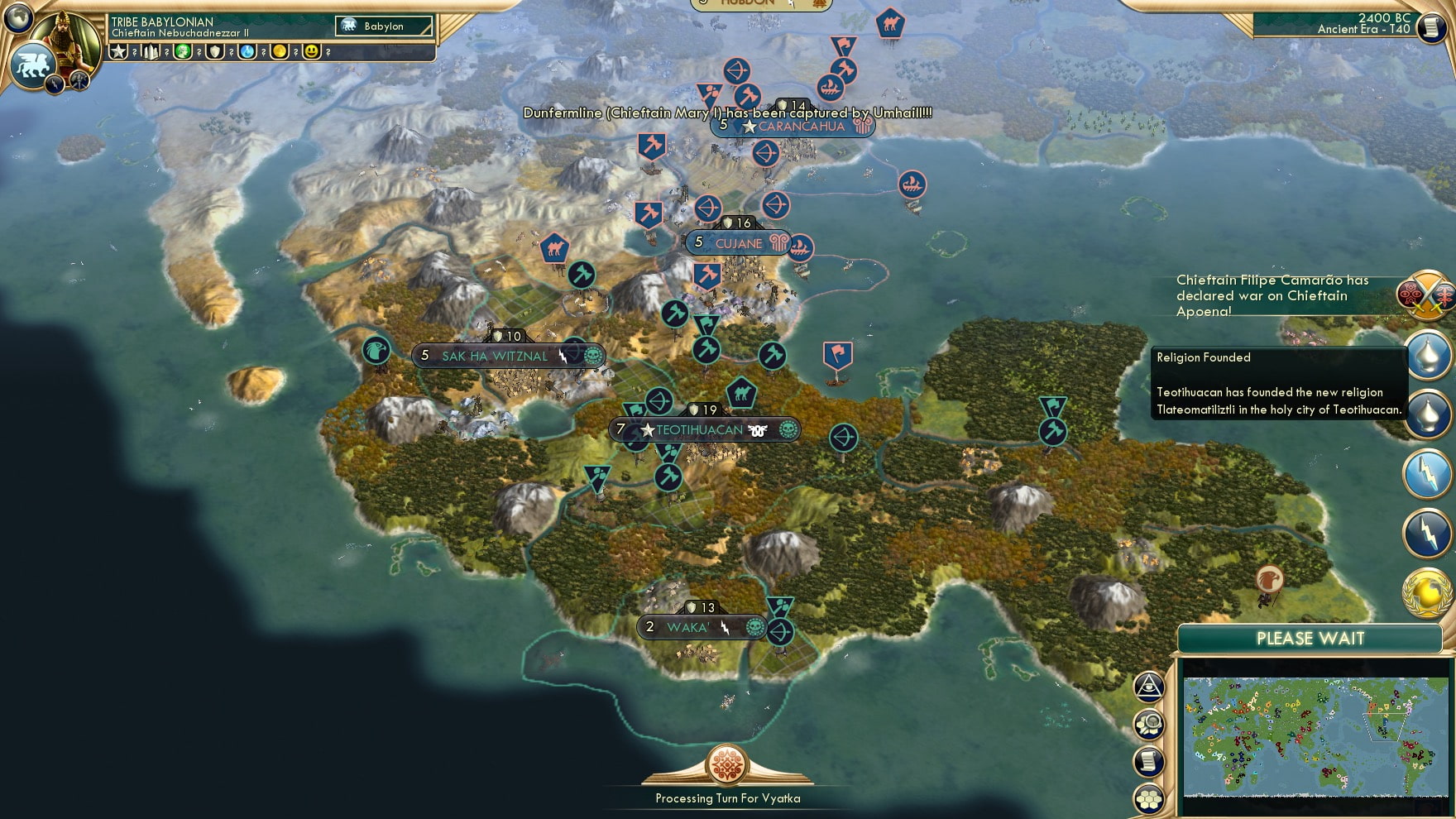Expand the Teotihuacan city banner
Screen dimensions: 1456x819
pos(707,429)
